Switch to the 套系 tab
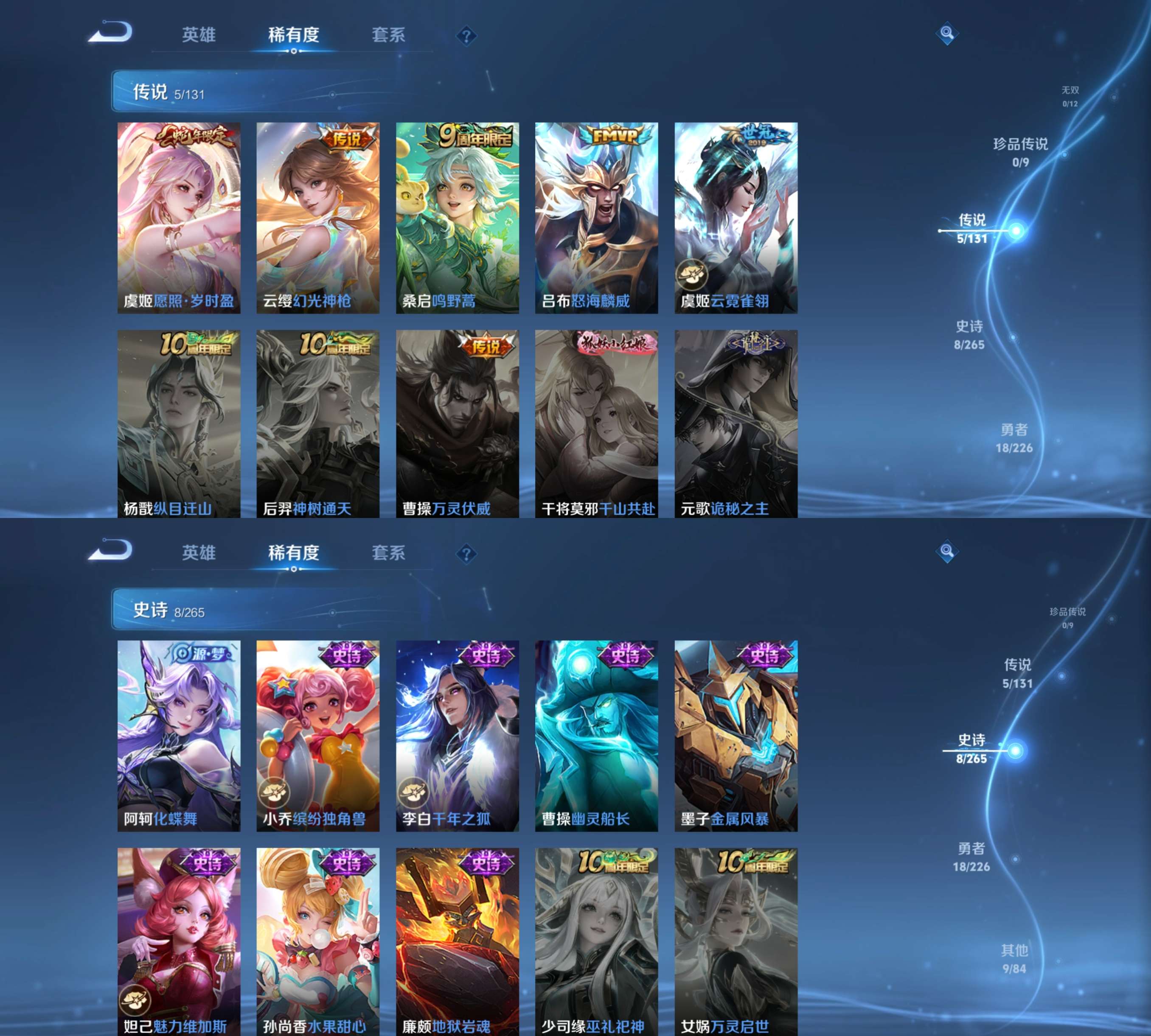The height and width of the screenshot is (1036, 1151). coord(390,34)
